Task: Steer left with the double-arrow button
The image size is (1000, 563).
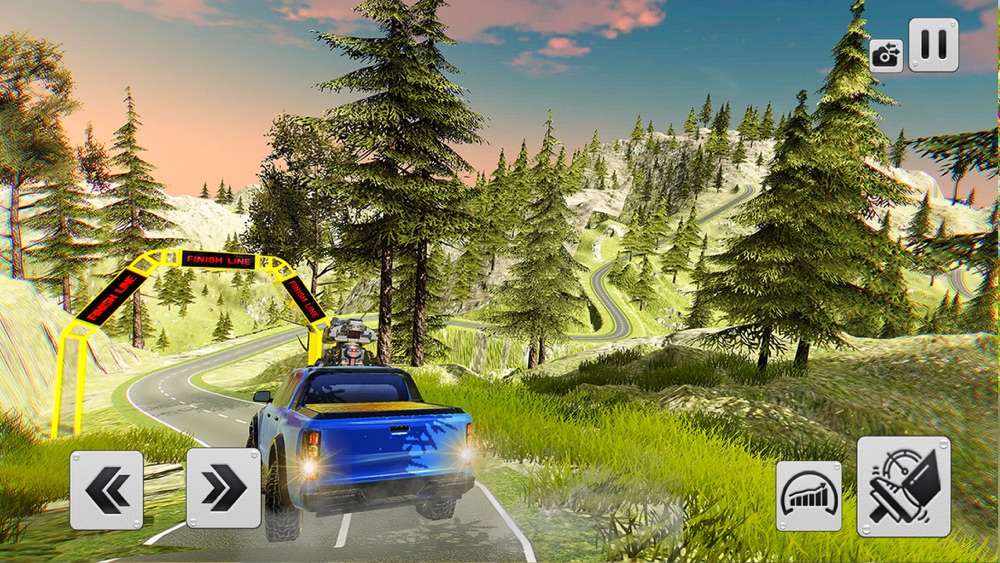Action: coord(107,490)
